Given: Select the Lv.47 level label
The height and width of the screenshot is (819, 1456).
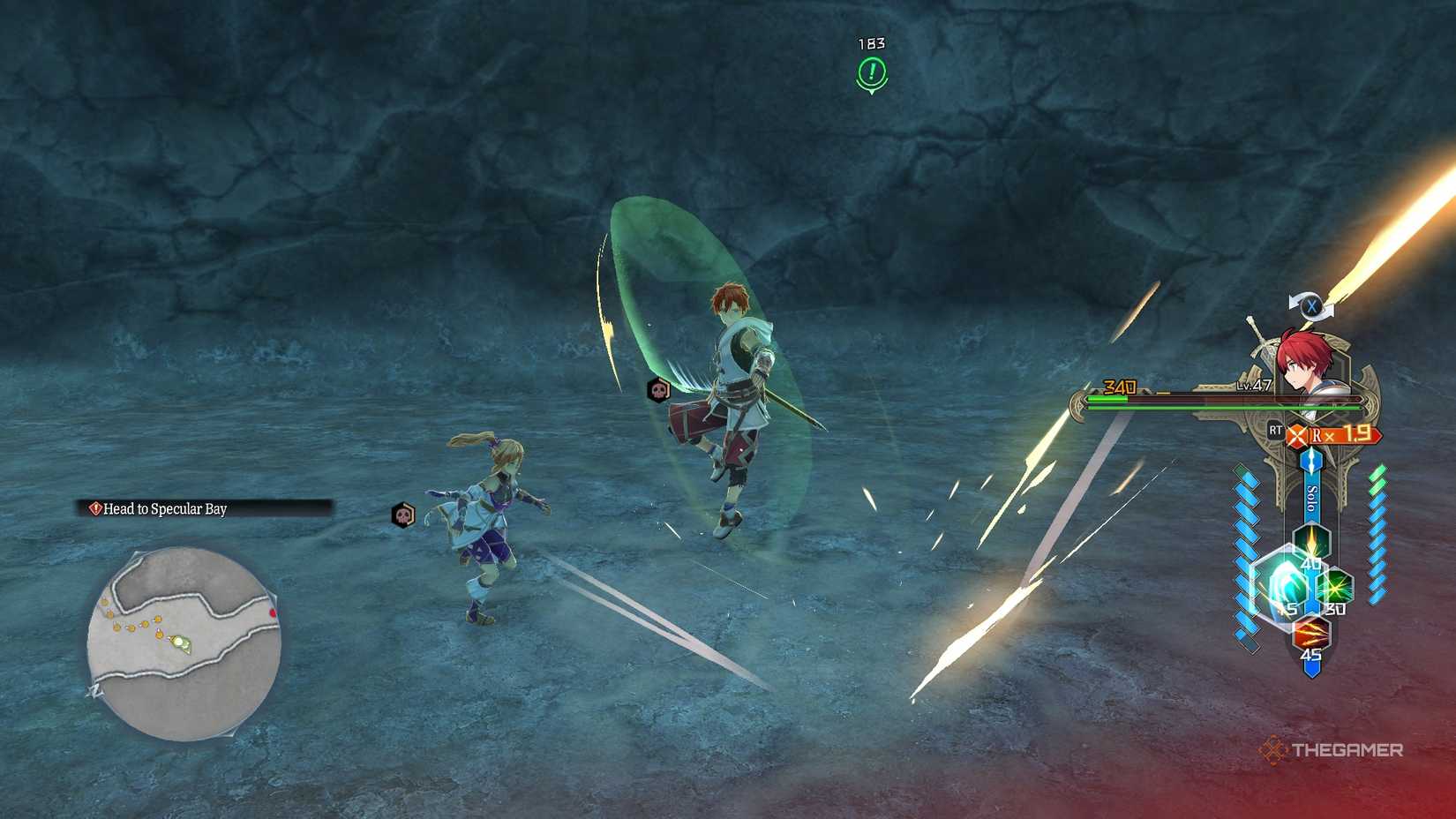Looking at the screenshot, I should (1255, 385).
